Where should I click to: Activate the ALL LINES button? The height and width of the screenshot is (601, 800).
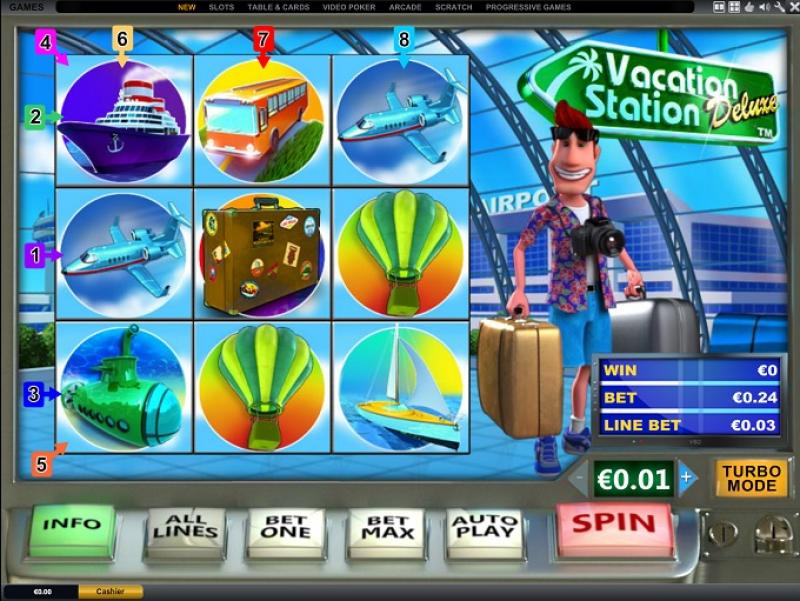[187, 527]
